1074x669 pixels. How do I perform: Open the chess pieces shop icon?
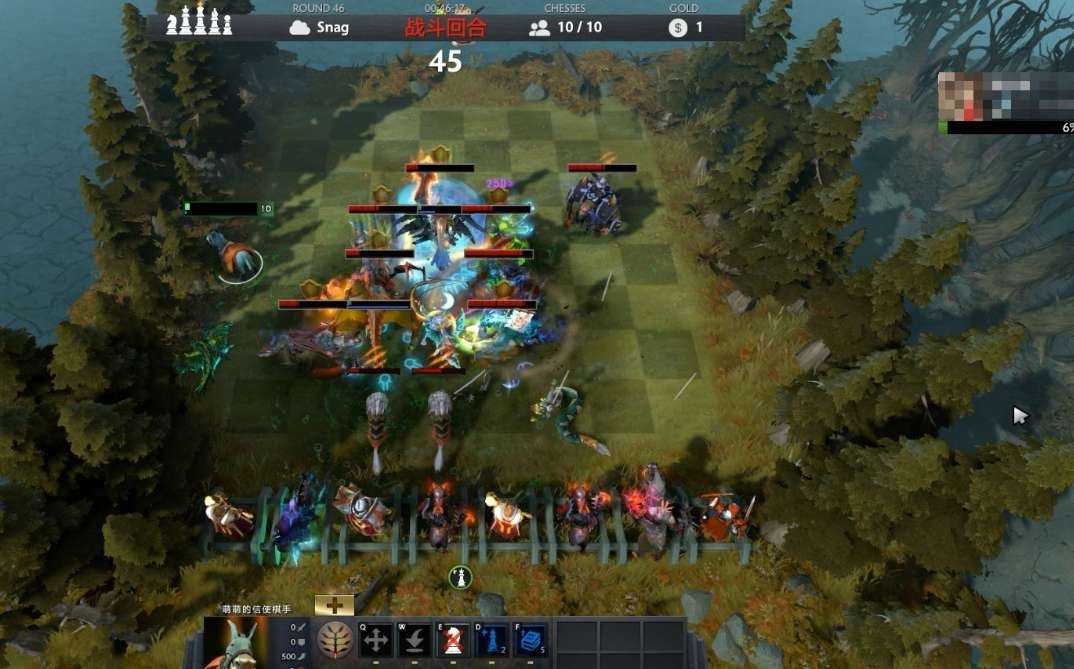pos(199,22)
